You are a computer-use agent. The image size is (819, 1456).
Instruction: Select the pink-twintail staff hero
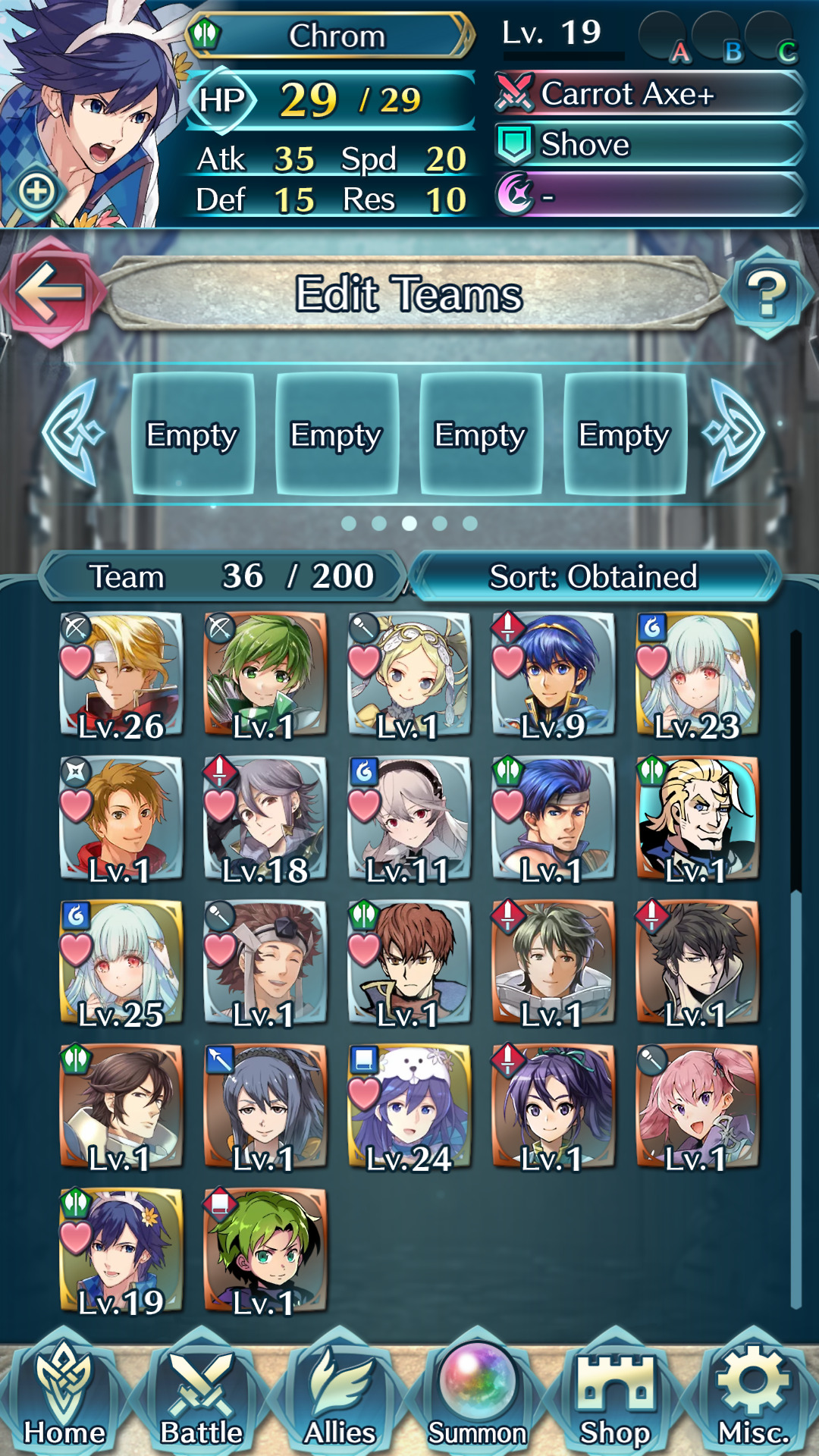(x=698, y=1107)
